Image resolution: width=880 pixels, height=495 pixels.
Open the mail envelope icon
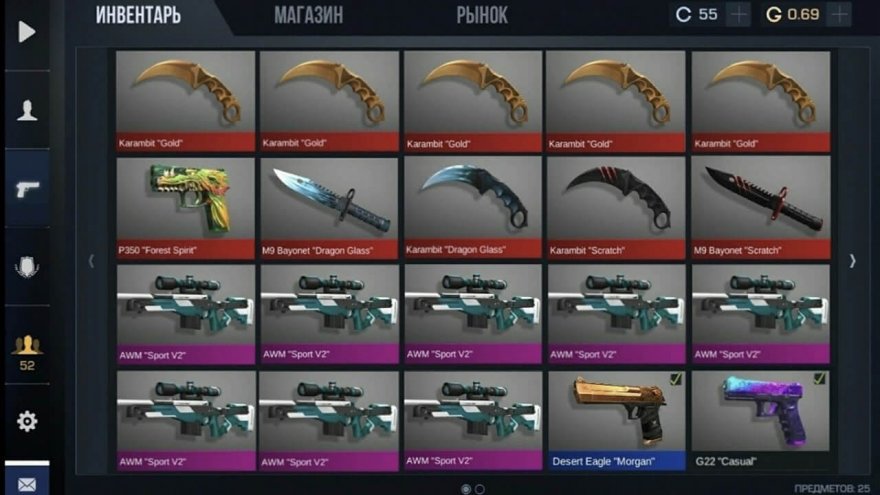pos(27,484)
